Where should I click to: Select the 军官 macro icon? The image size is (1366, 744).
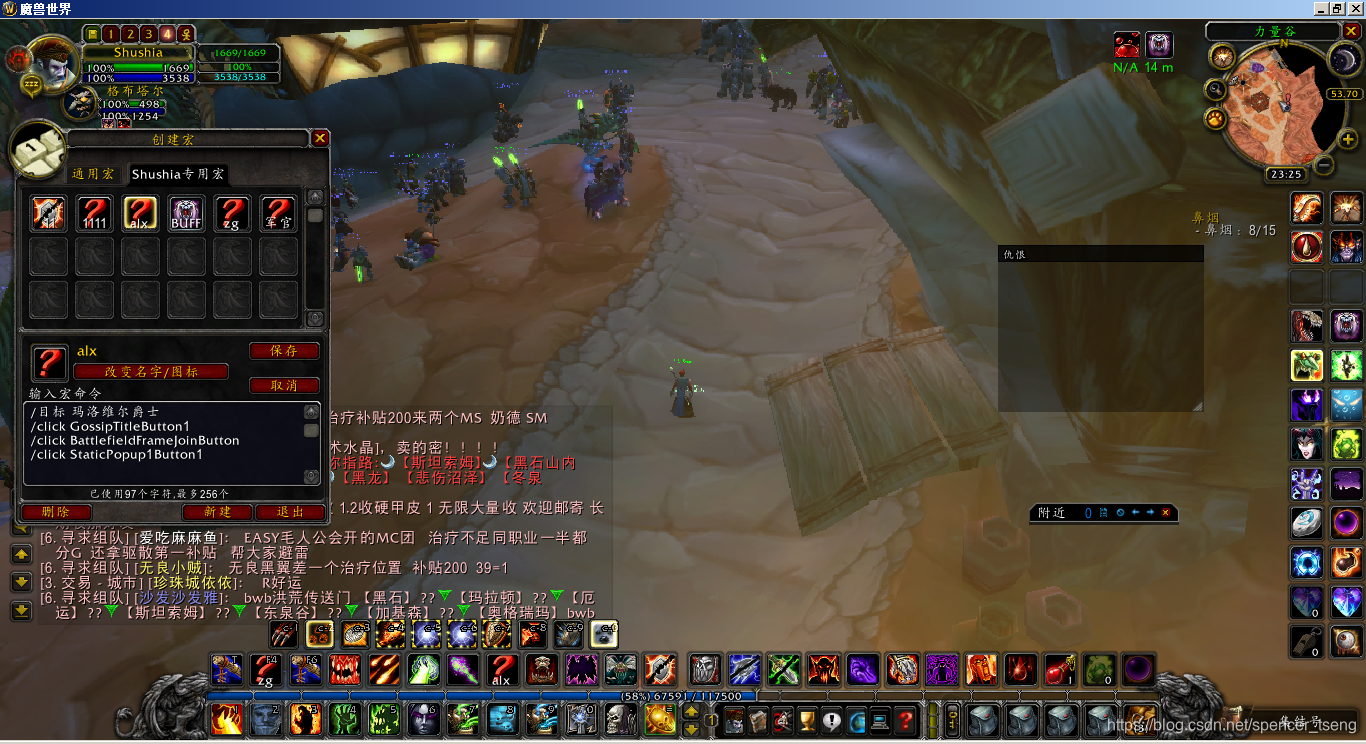click(x=278, y=212)
